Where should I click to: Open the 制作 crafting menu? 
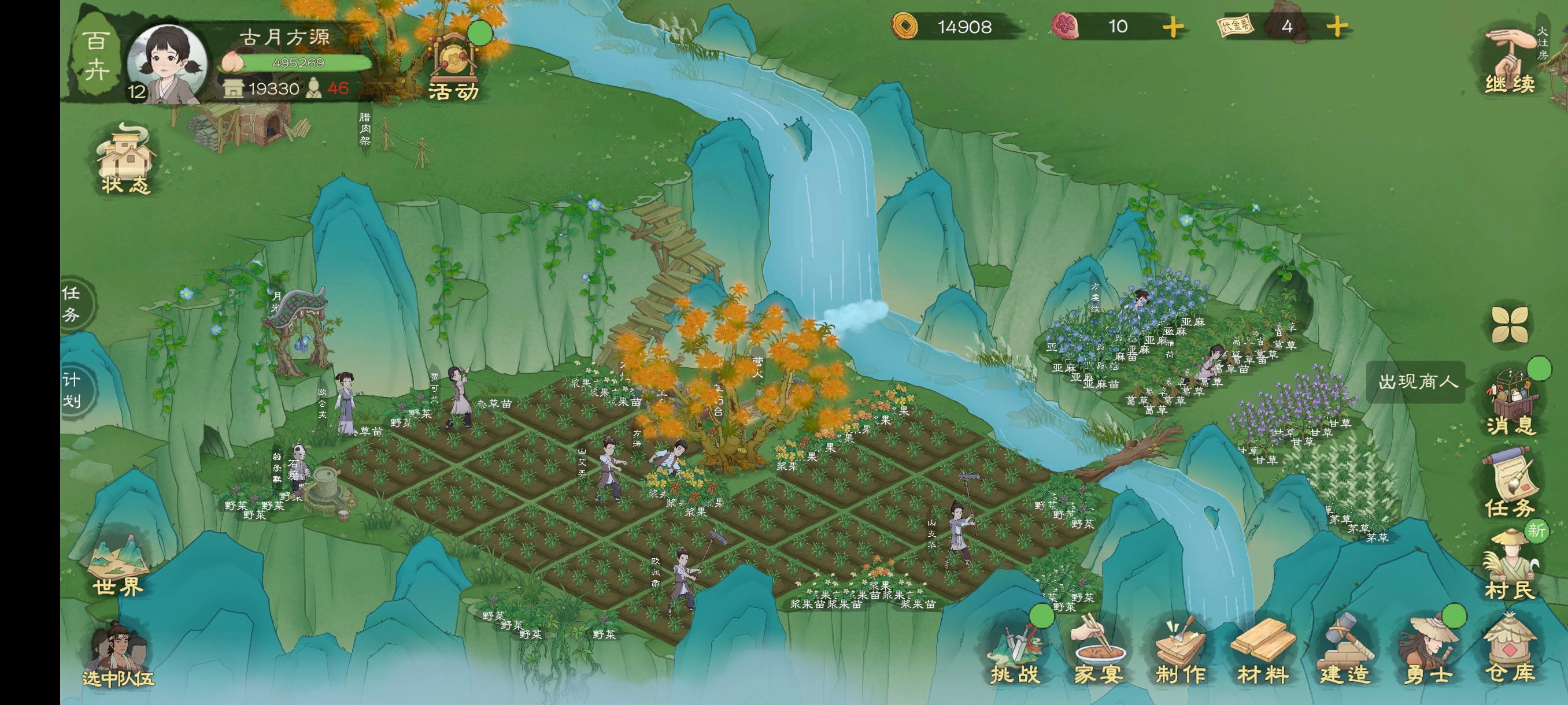tap(1179, 651)
